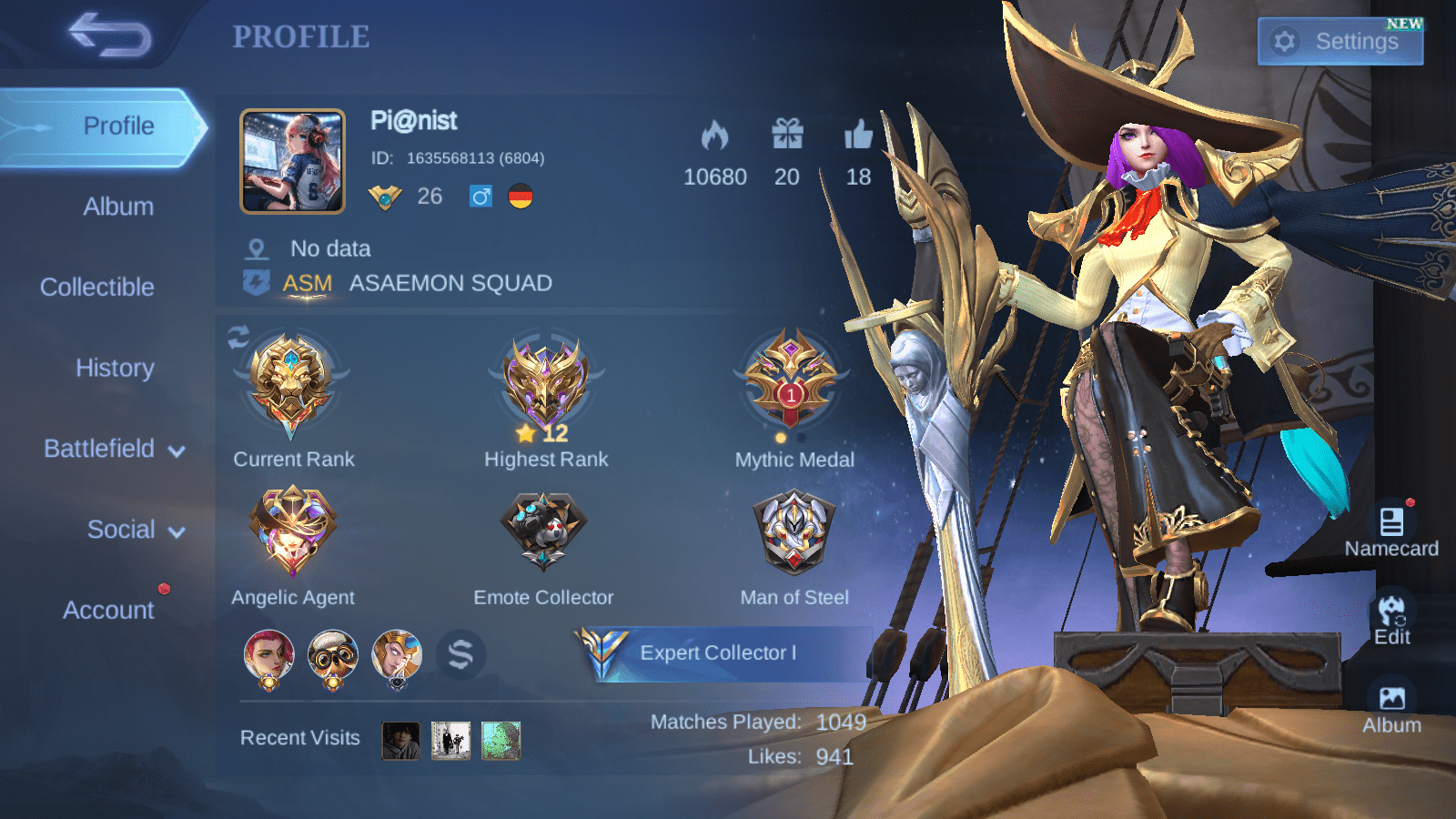Click the location pin beside No data
This screenshot has width=1456, height=819.
click(258, 248)
